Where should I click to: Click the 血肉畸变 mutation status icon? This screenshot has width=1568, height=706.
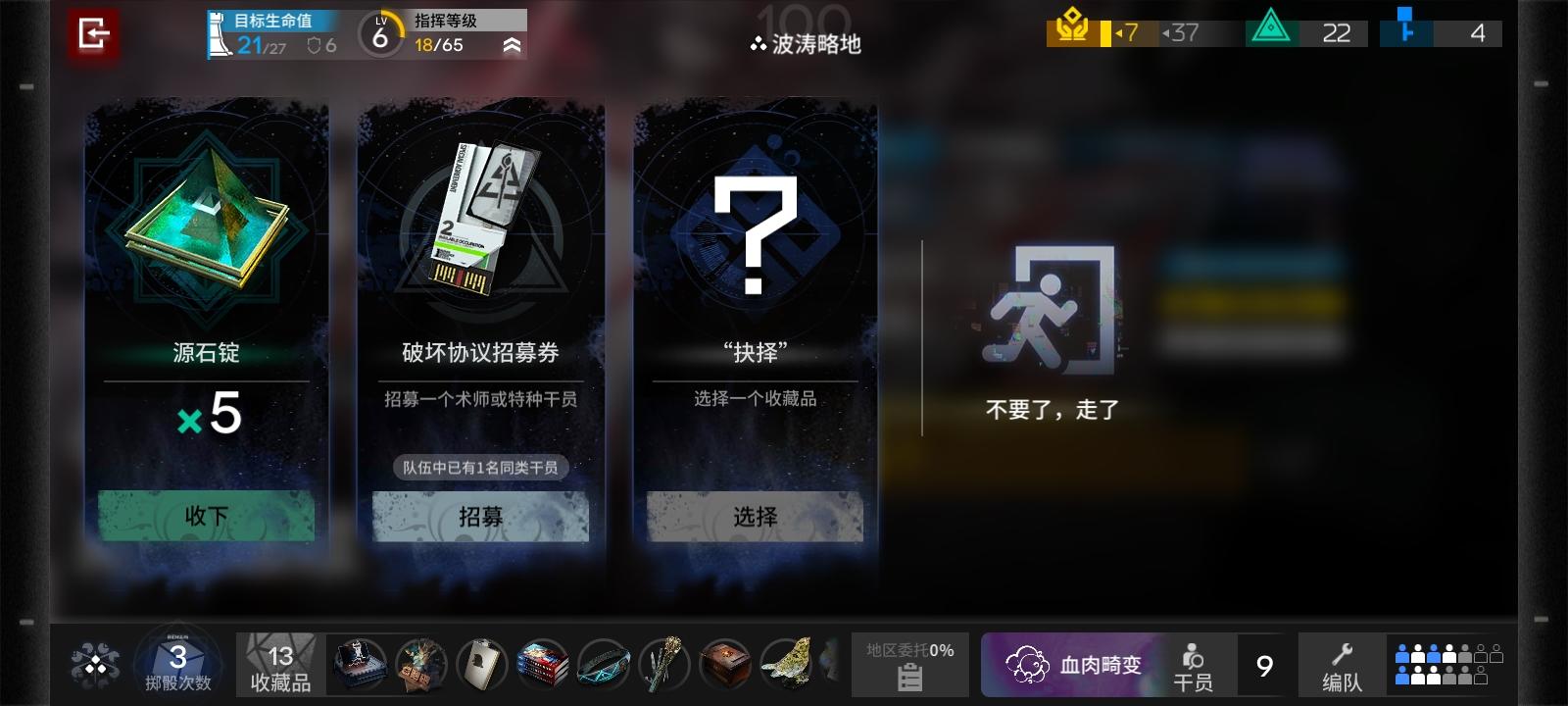(x=1027, y=665)
